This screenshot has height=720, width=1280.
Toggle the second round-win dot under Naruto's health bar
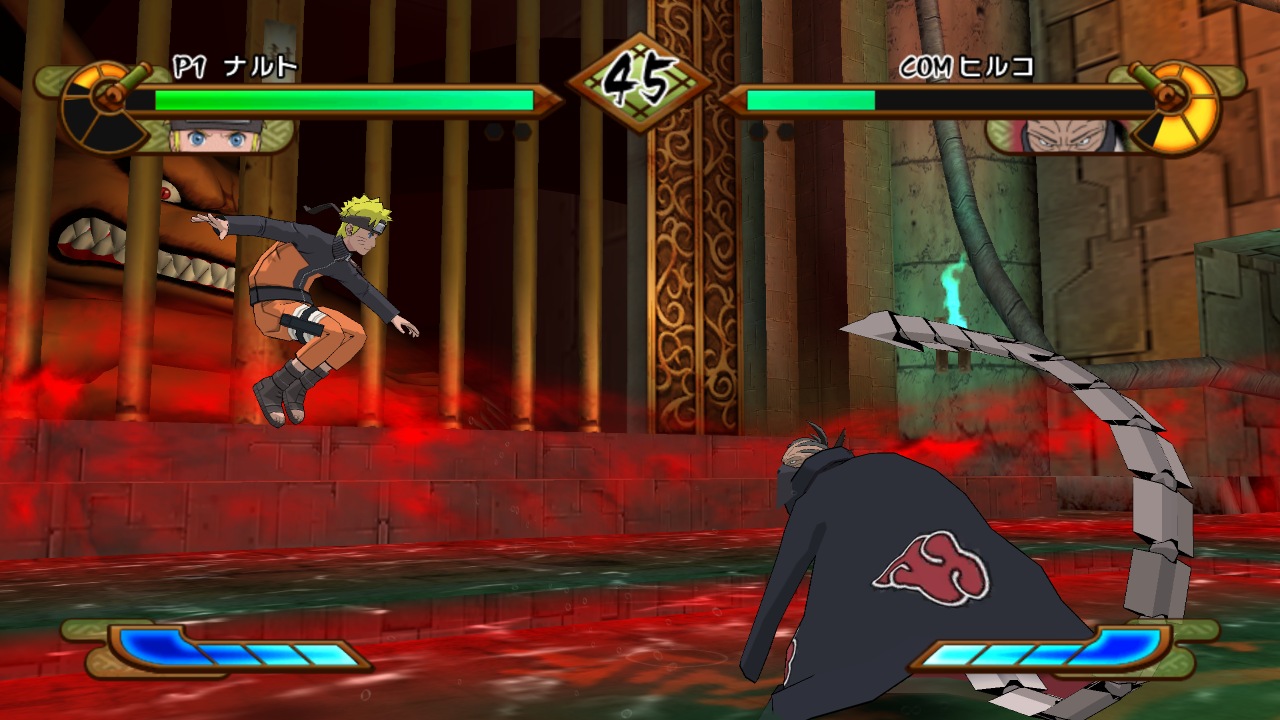(x=522, y=131)
